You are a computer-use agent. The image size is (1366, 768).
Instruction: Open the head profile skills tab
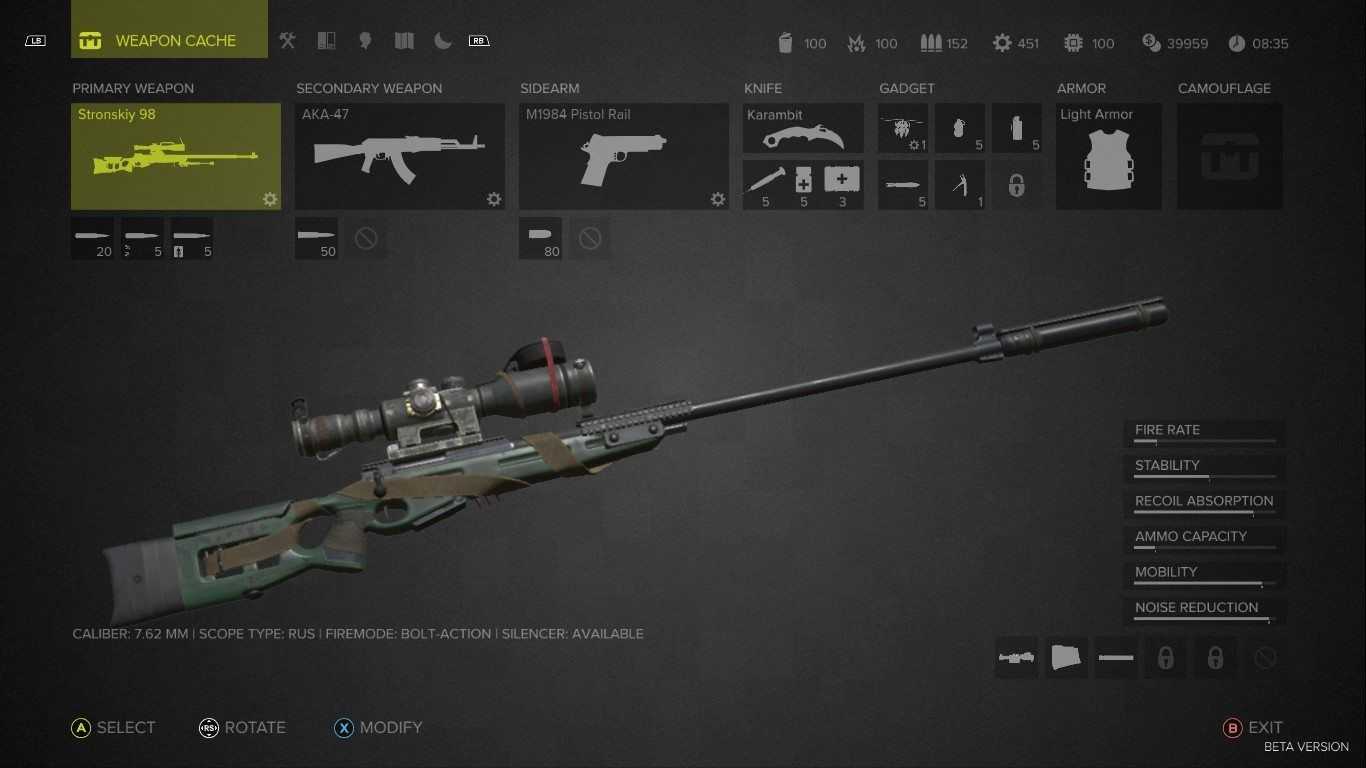tap(365, 41)
